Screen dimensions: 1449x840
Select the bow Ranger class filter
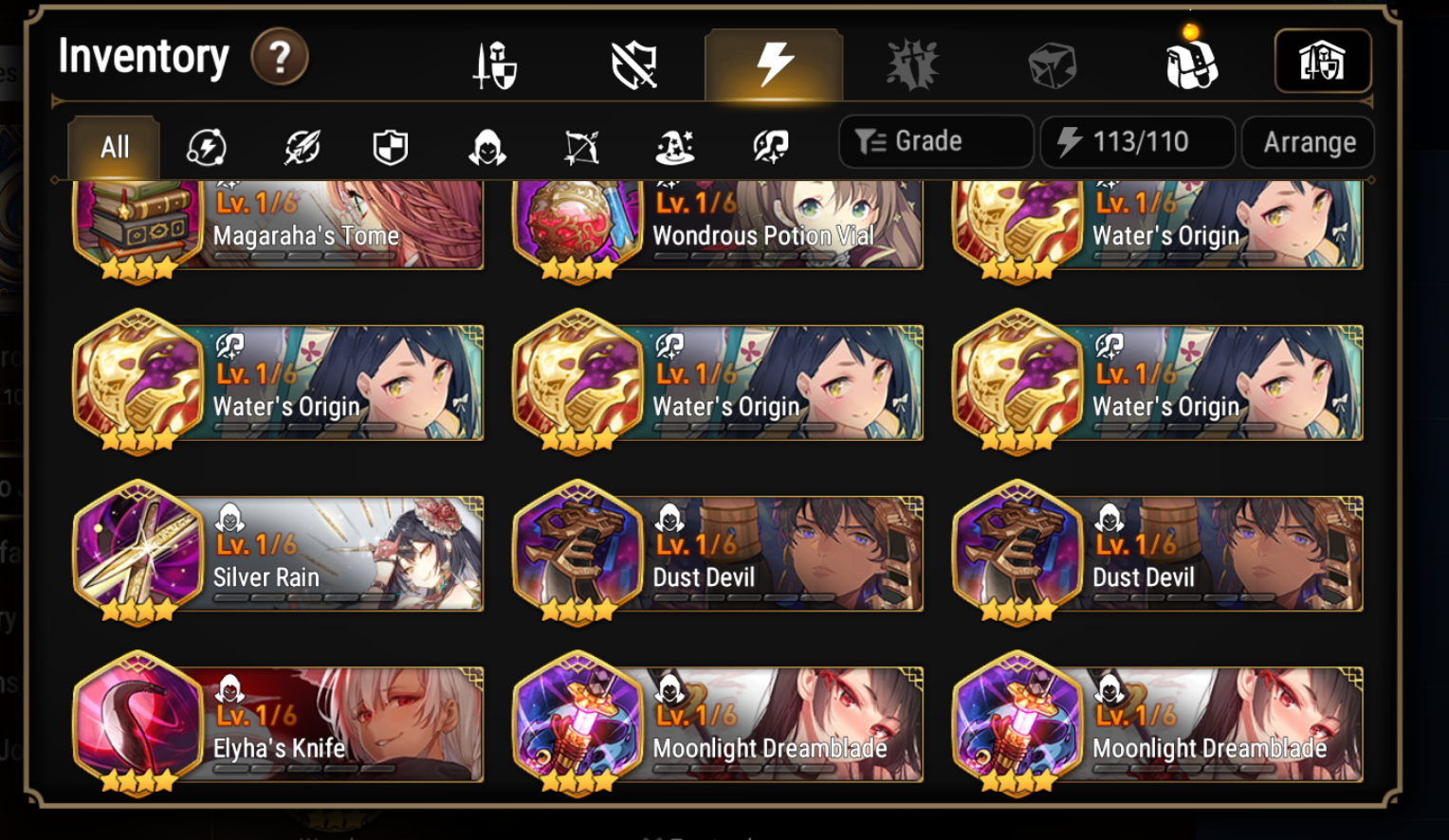coord(581,145)
